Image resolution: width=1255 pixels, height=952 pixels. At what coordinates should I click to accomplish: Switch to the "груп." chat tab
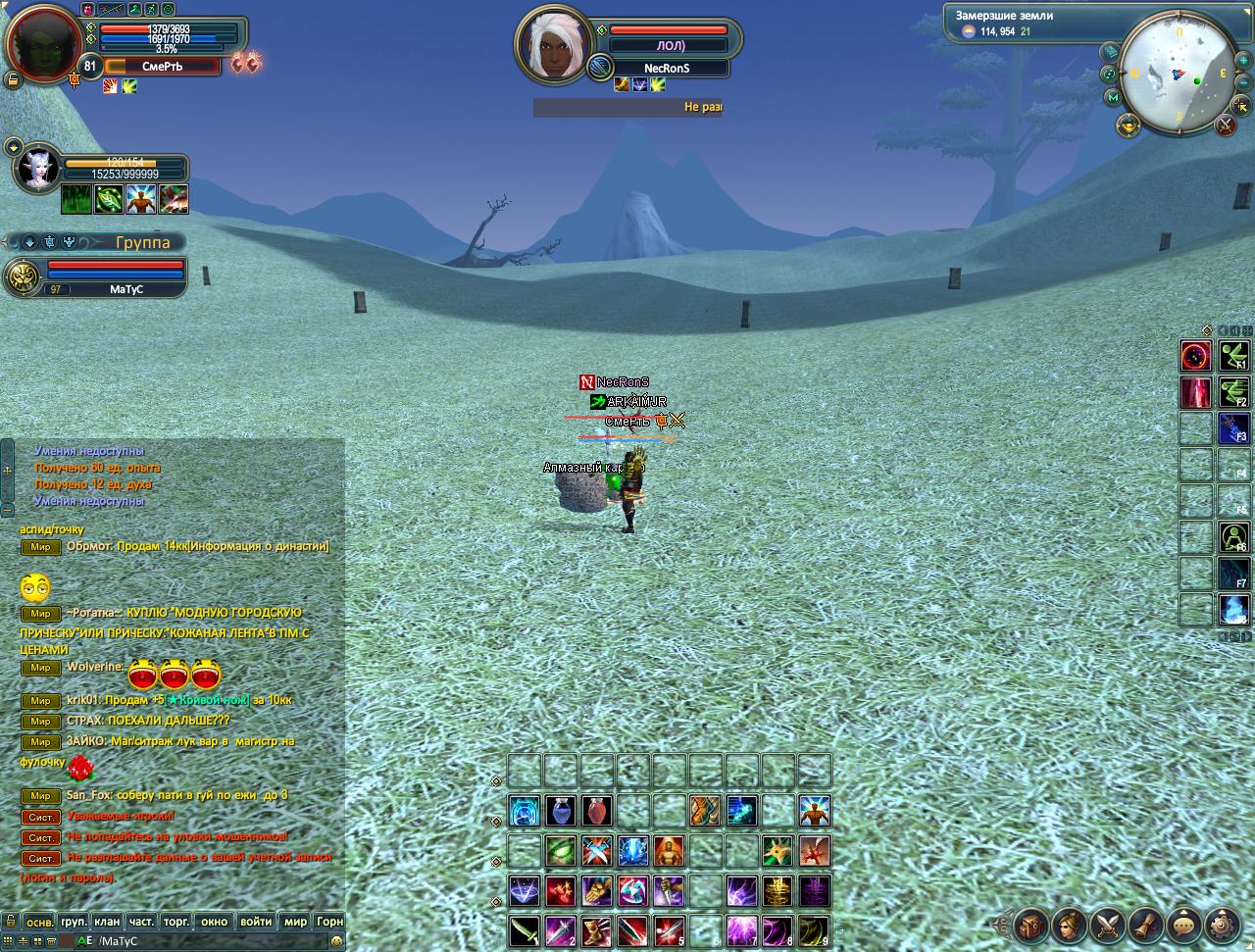tap(74, 922)
